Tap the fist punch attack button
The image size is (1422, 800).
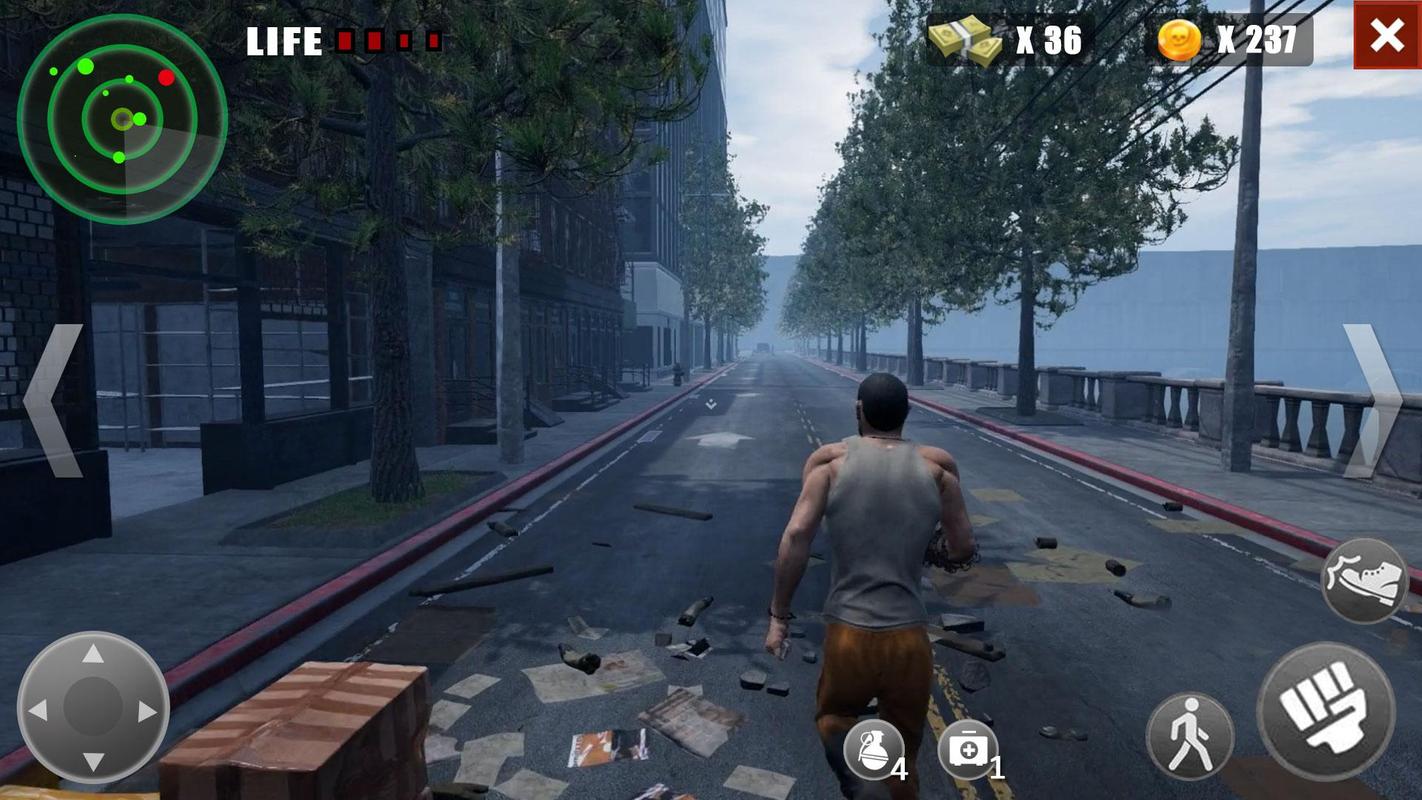pos(1325,710)
